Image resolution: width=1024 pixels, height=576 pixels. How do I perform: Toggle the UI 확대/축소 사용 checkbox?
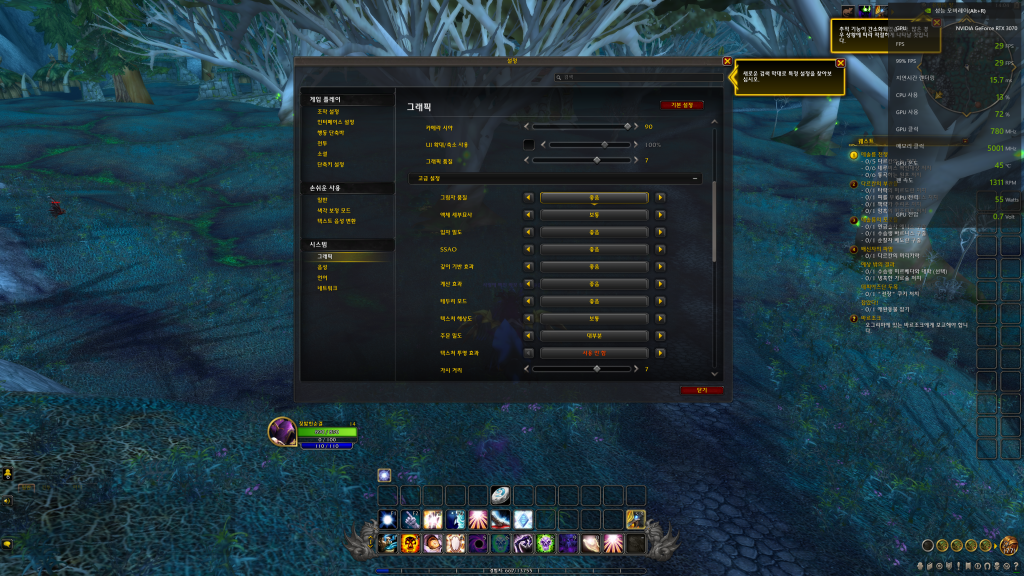coord(529,144)
